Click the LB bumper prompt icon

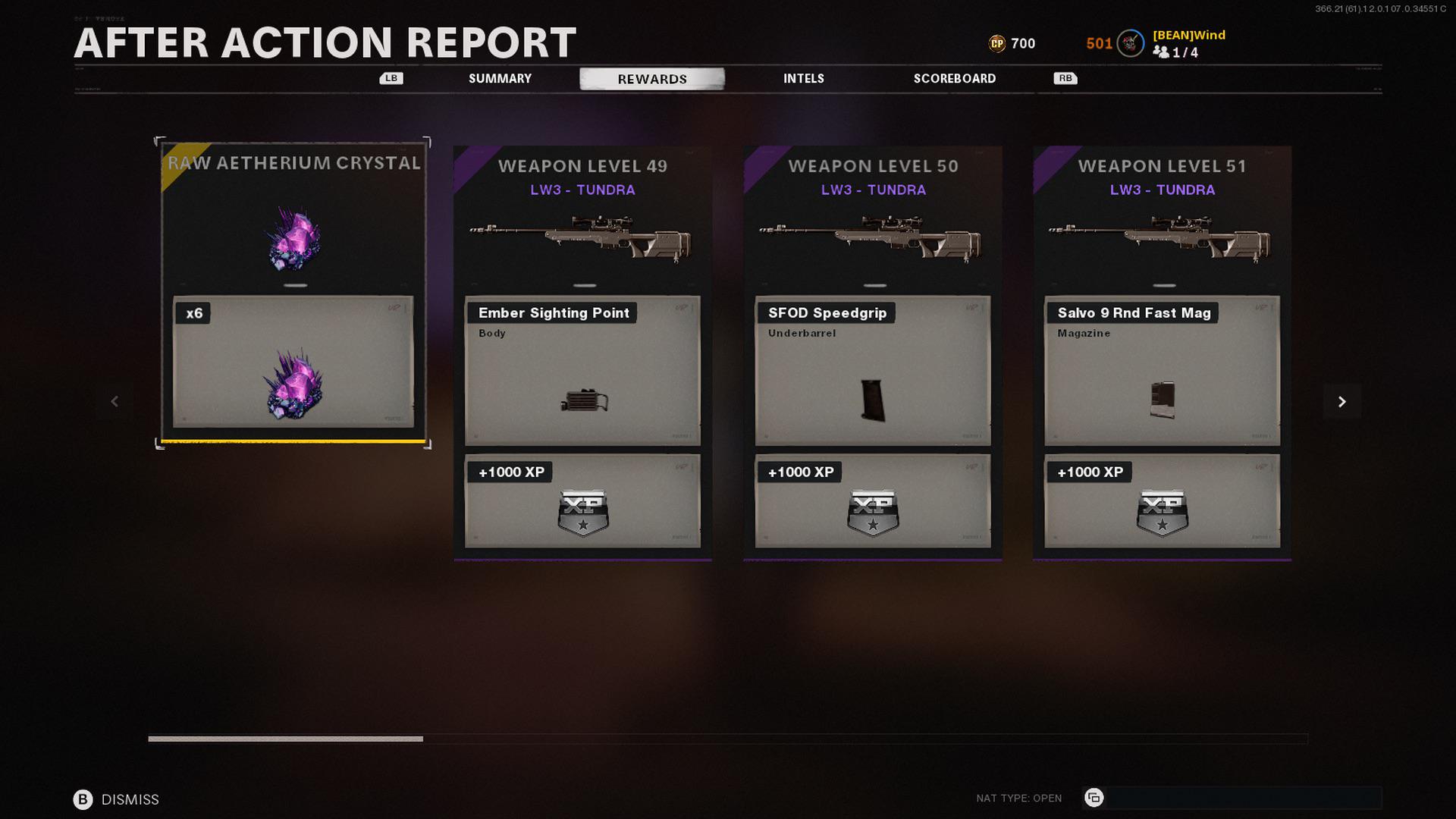coord(391,78)
